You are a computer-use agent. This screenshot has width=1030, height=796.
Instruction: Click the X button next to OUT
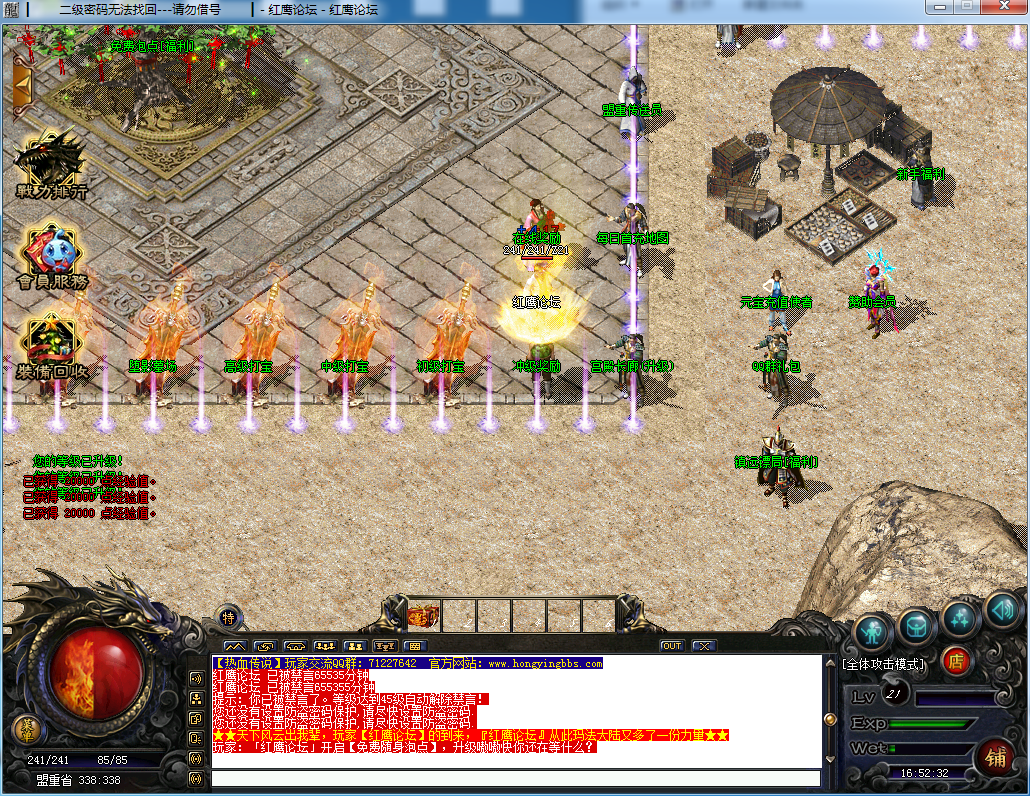coord(703,646)
